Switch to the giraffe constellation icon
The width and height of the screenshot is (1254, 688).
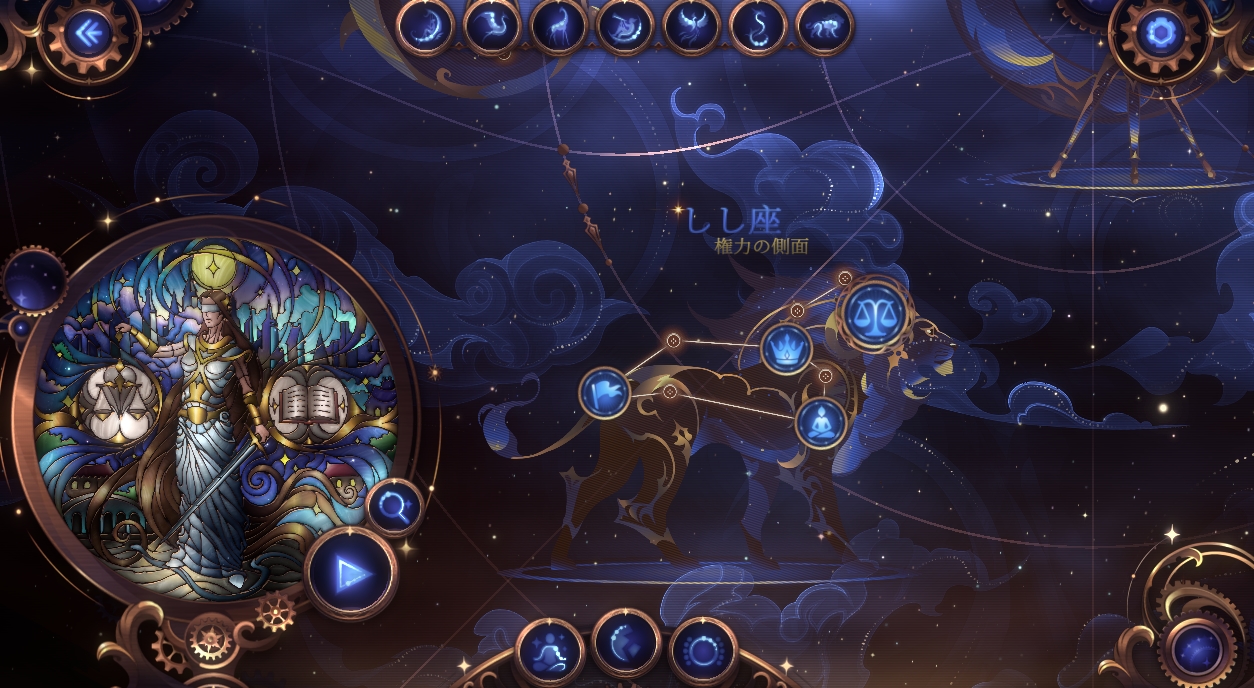558,26
